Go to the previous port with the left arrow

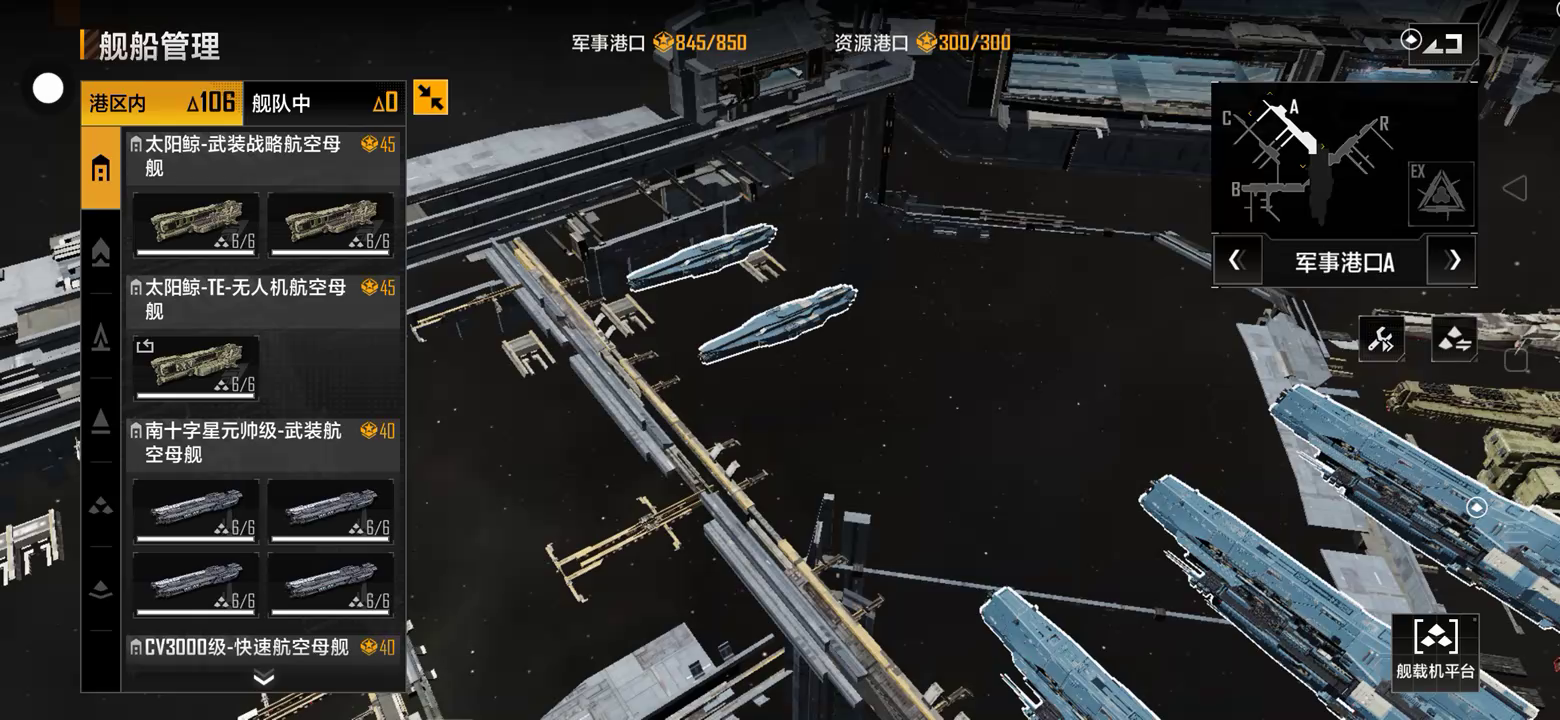(1236, 262)
